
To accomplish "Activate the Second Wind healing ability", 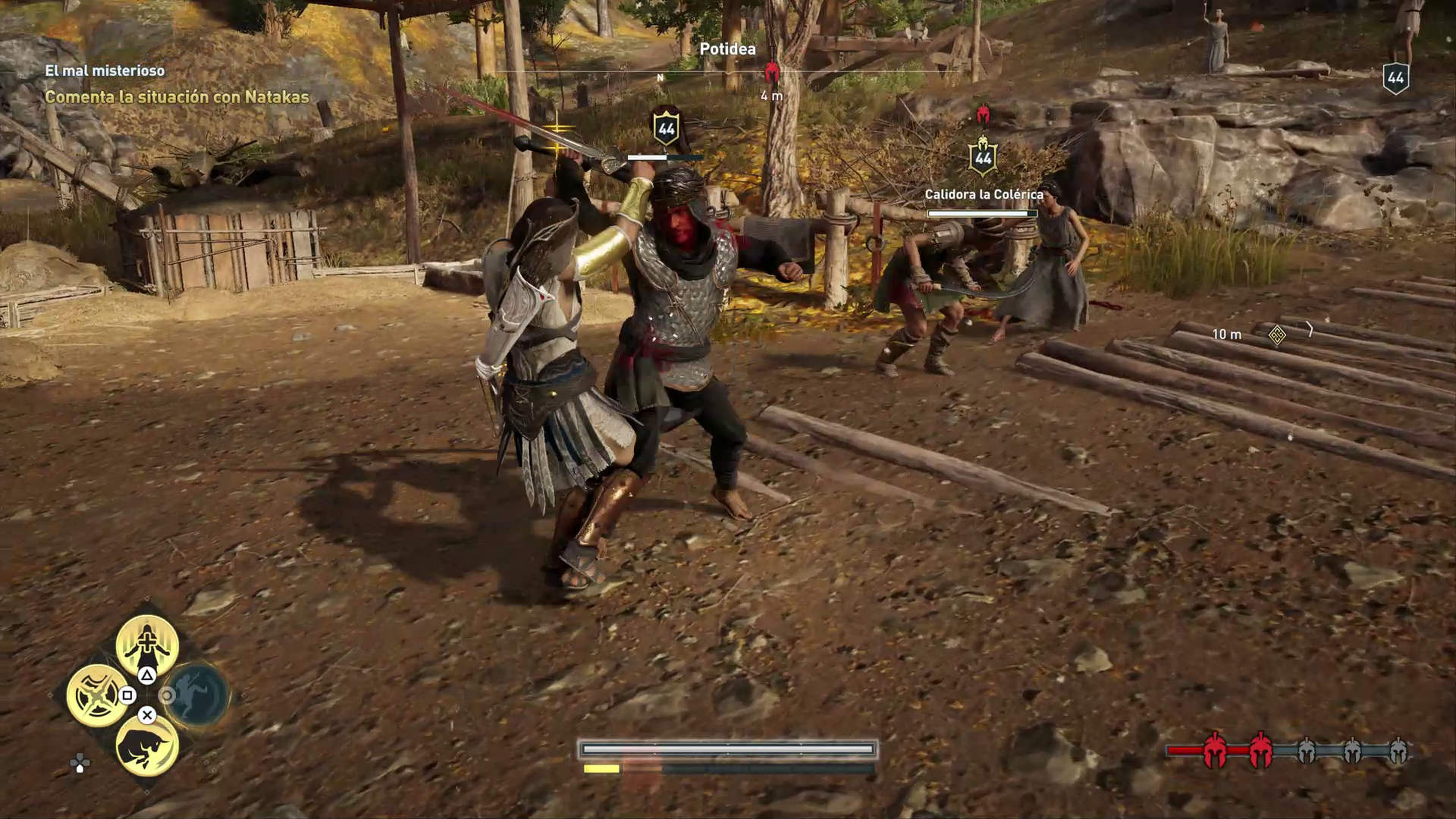I will pos(147,644).
